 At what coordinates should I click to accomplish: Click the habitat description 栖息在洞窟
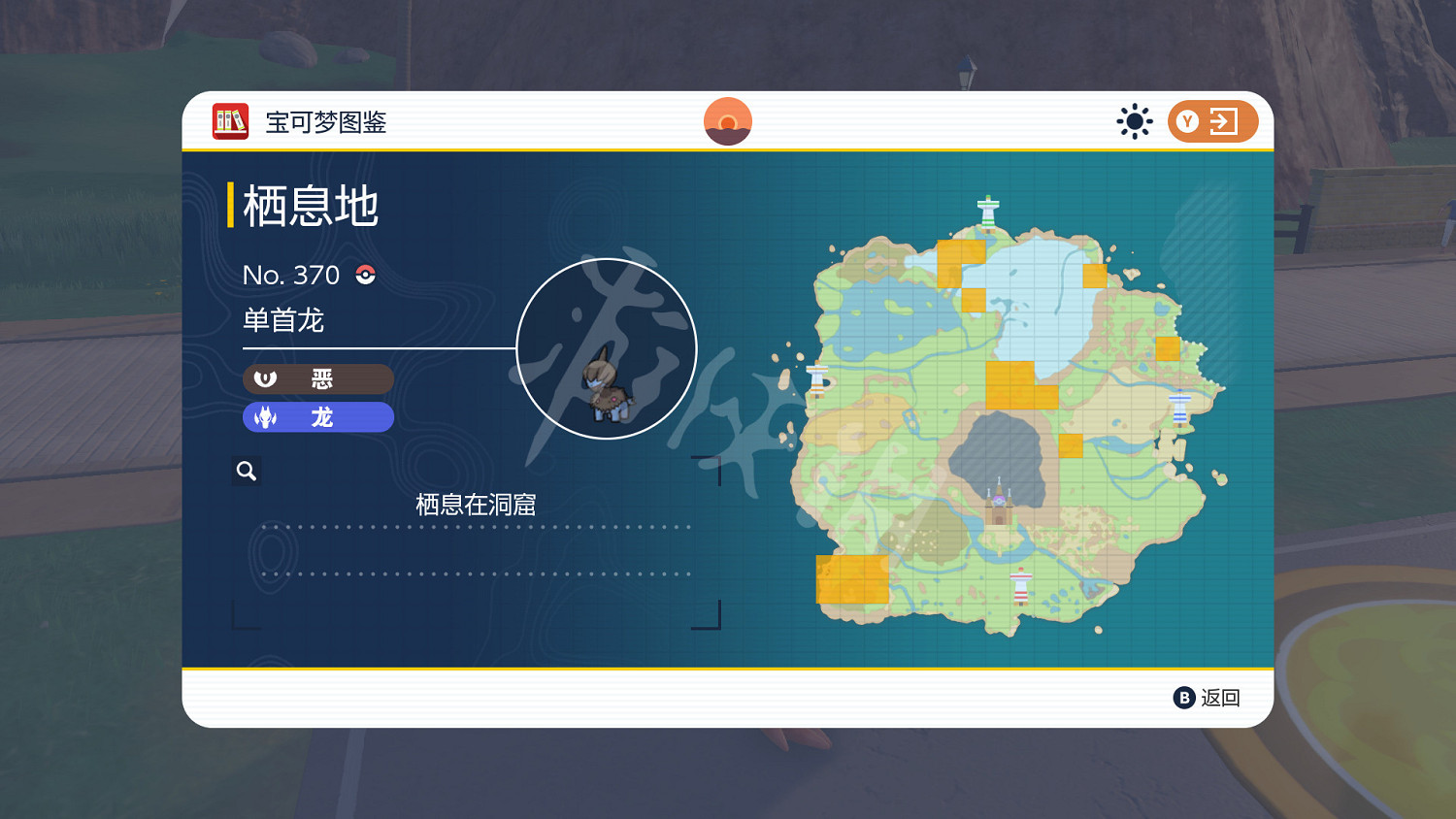(x=475, y=504)
